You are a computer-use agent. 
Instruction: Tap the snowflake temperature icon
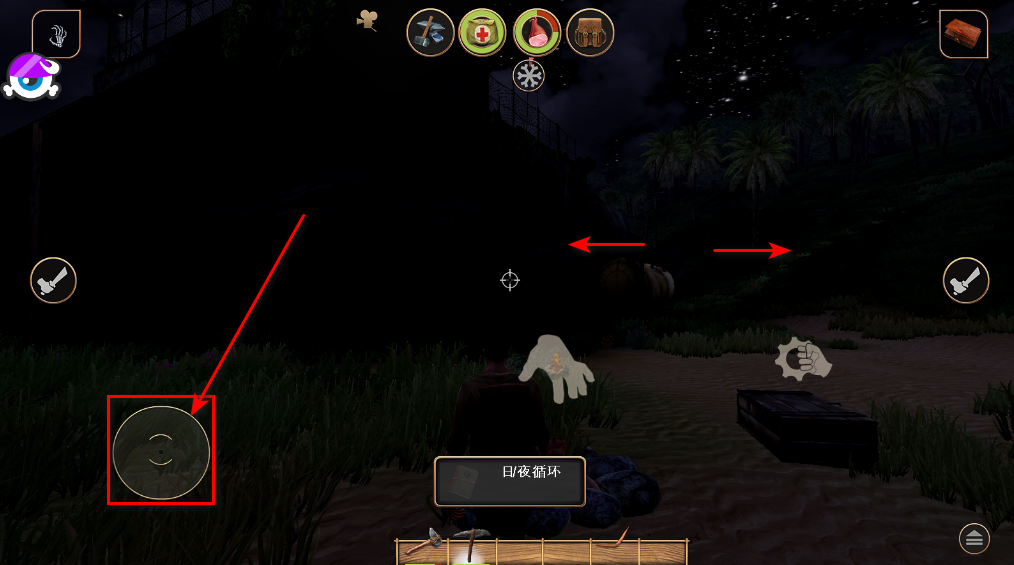pyautogui.click(x=529, y=76)
